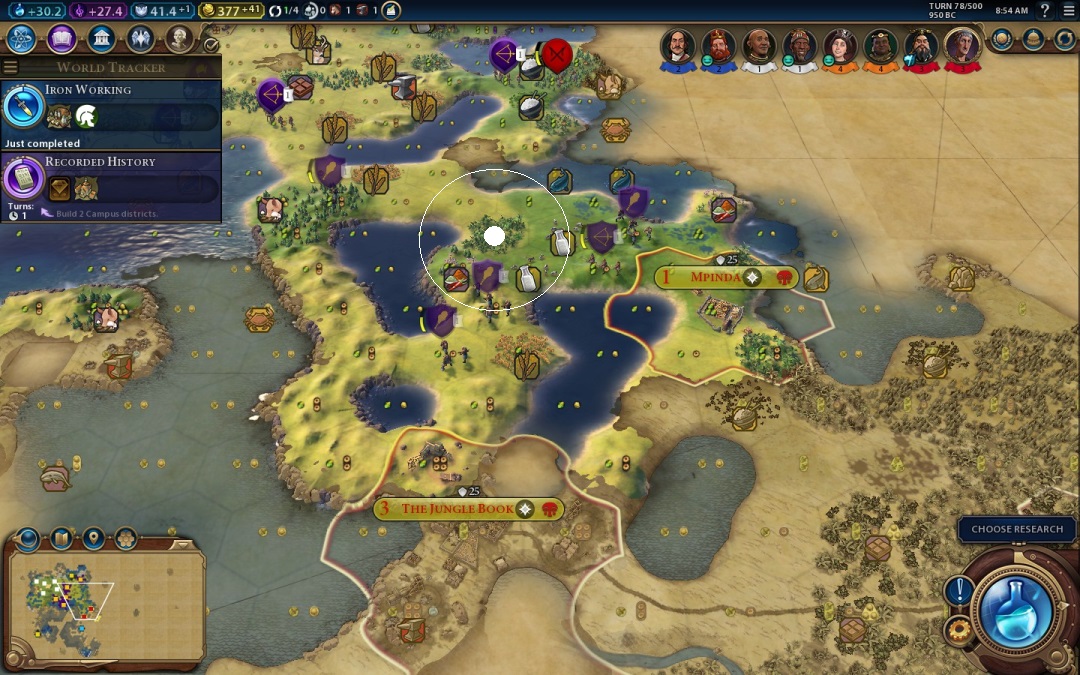Open World Rankings globe button
This screenshot has width=1080, height=675.
[1004, 39]
